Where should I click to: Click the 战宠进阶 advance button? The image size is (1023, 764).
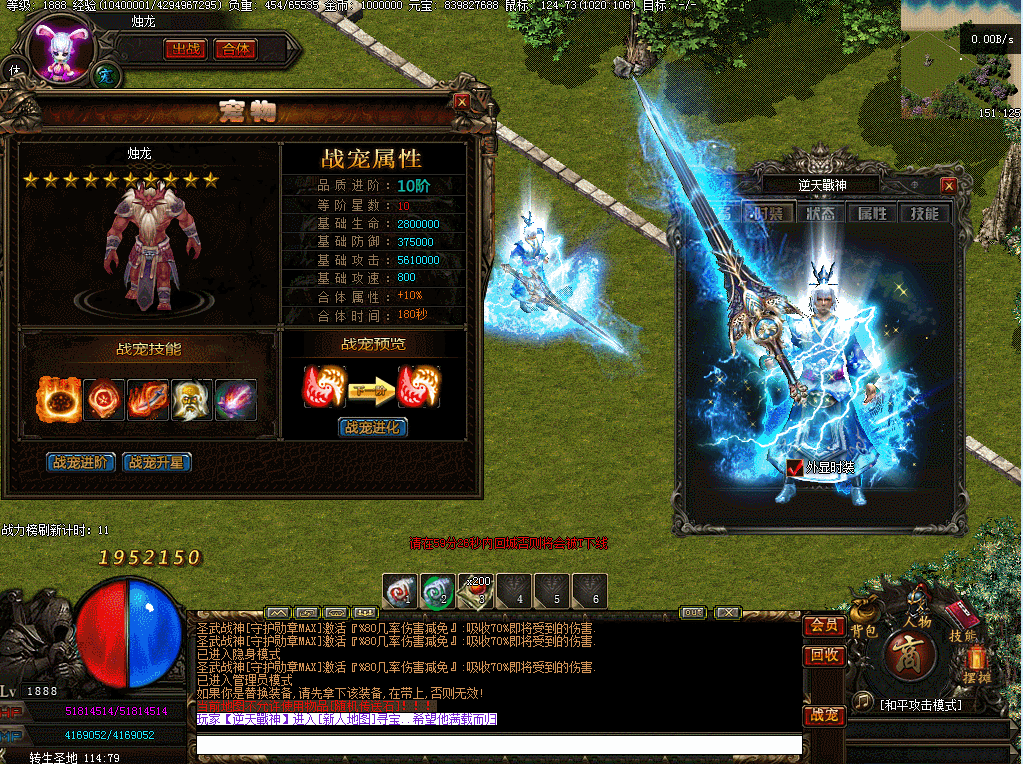[x=80, y=463]
